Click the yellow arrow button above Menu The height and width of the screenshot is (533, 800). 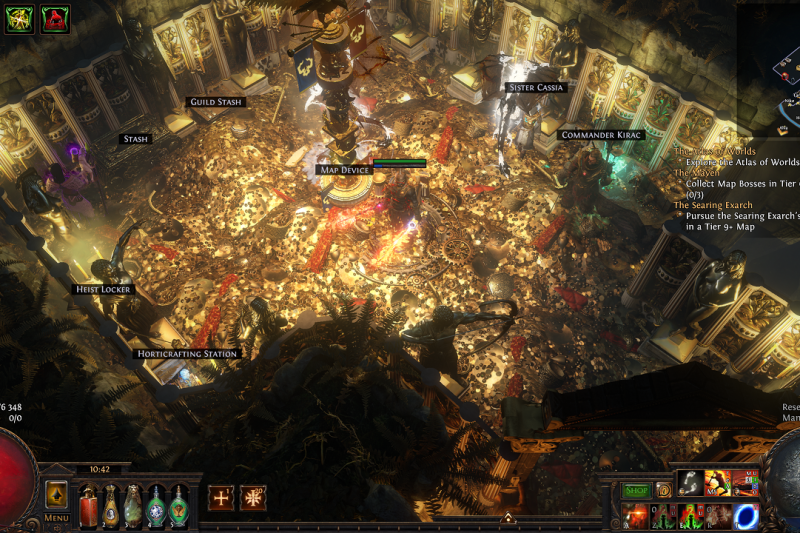click(x=56, y=494)
